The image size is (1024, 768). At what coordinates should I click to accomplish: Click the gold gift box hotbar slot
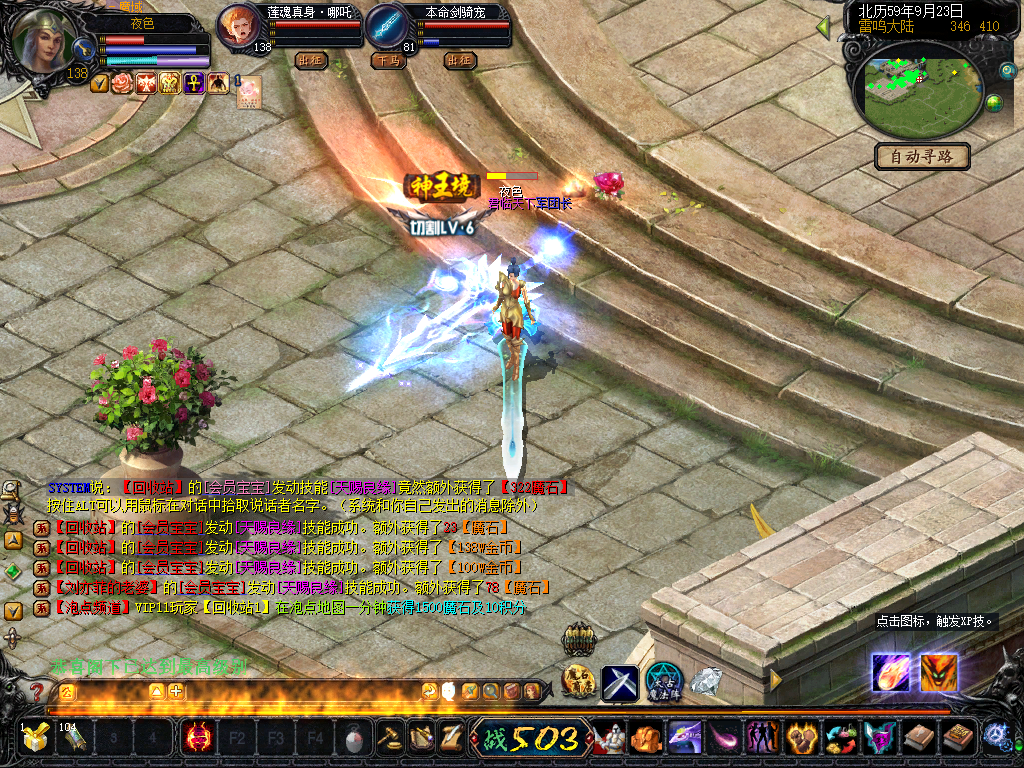click(x=36, y=739)
